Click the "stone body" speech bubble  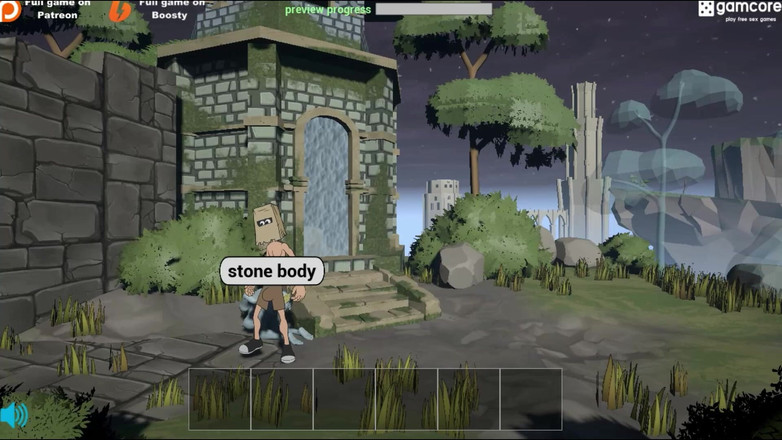click(271, 271)
